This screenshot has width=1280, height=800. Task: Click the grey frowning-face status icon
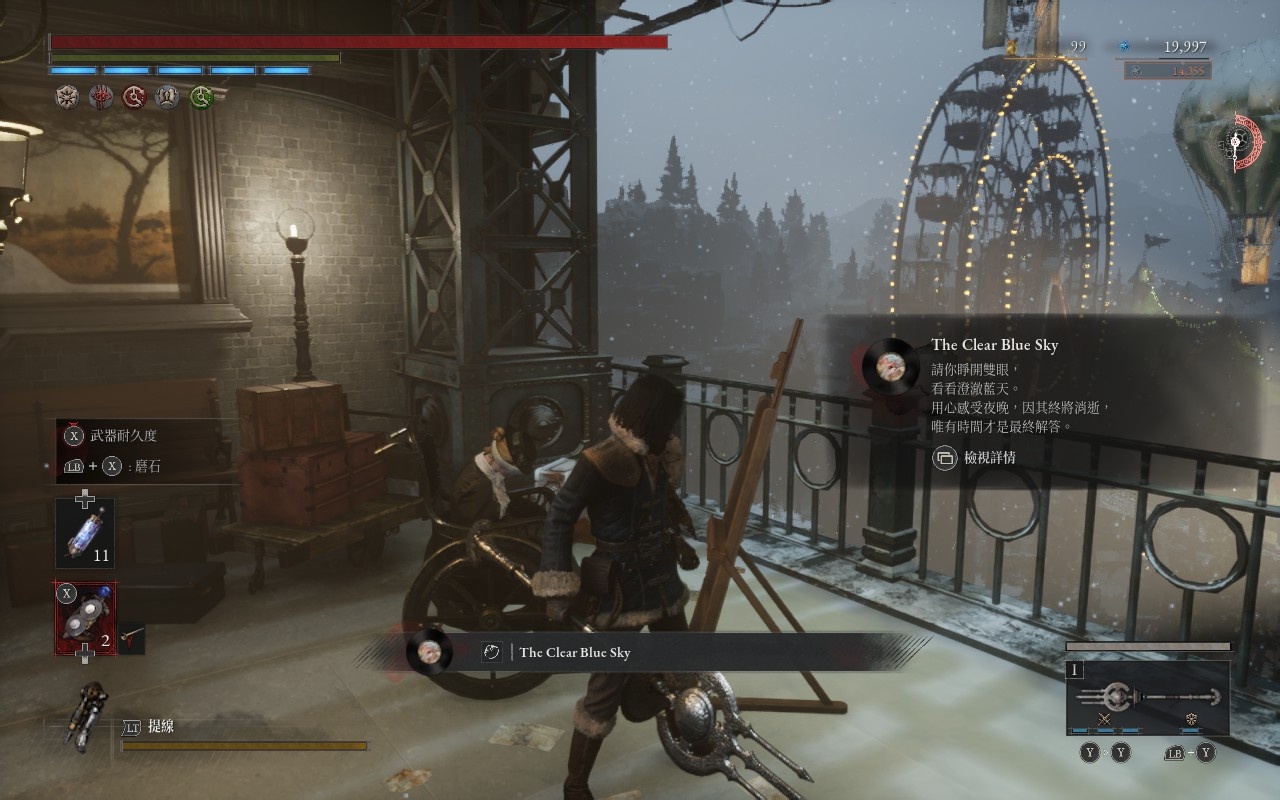coord(168,97)
